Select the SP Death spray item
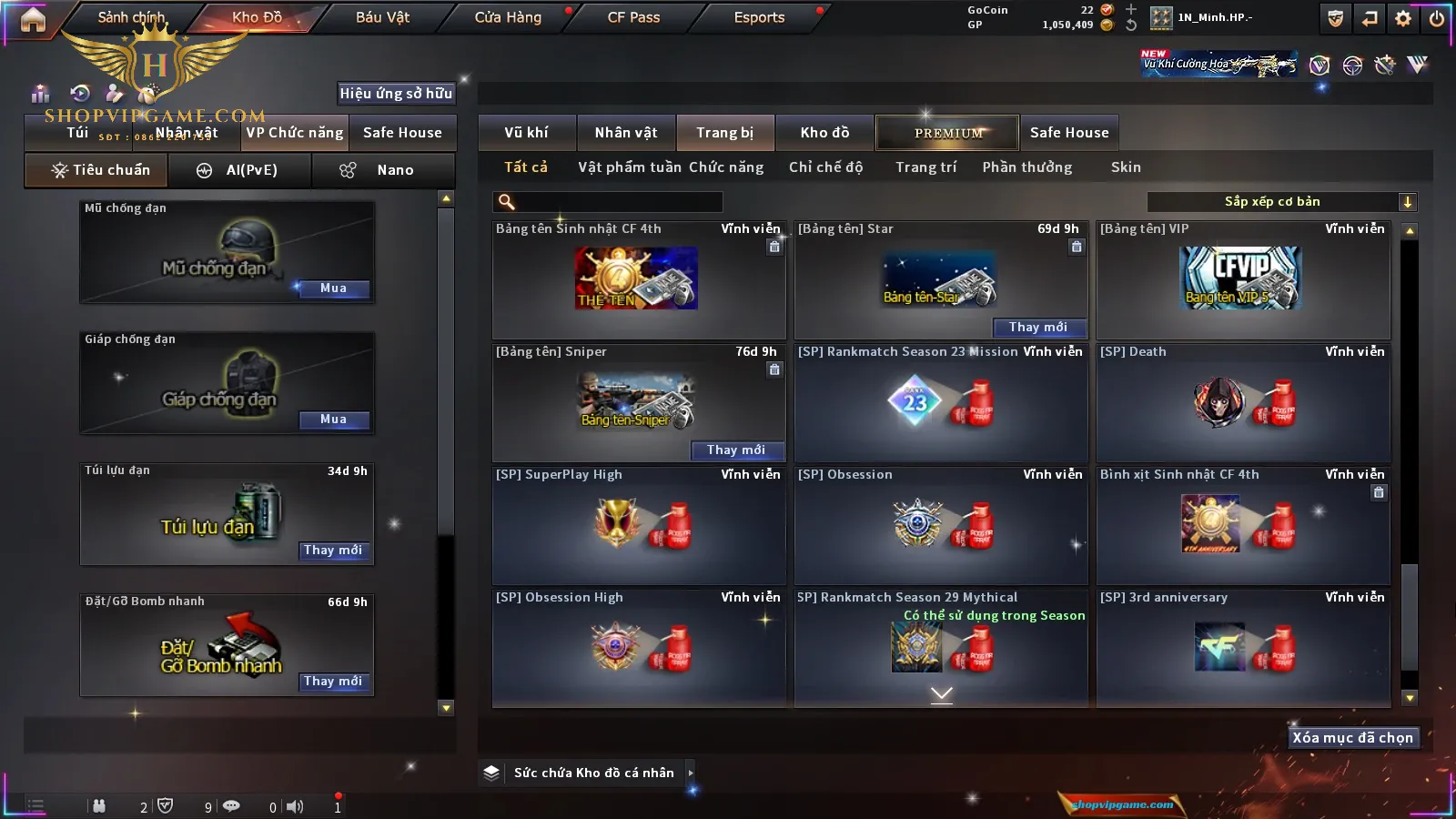 pos(1242,402)
